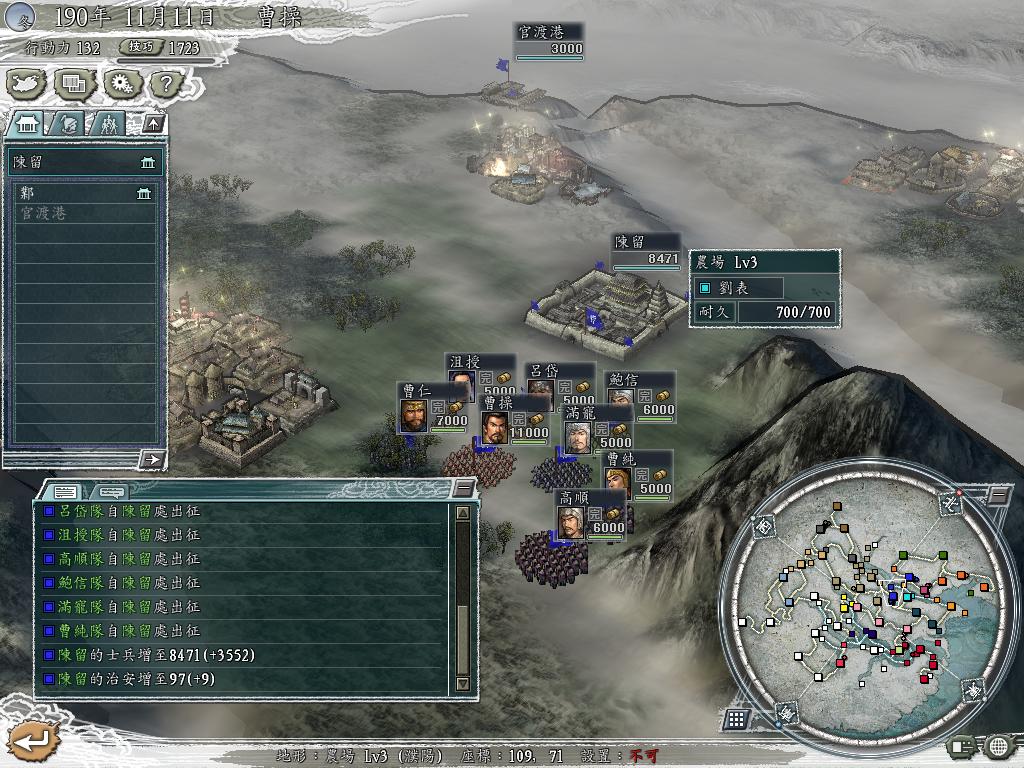Collapse the city list panel with the up arrow

[x=153, y=123]
